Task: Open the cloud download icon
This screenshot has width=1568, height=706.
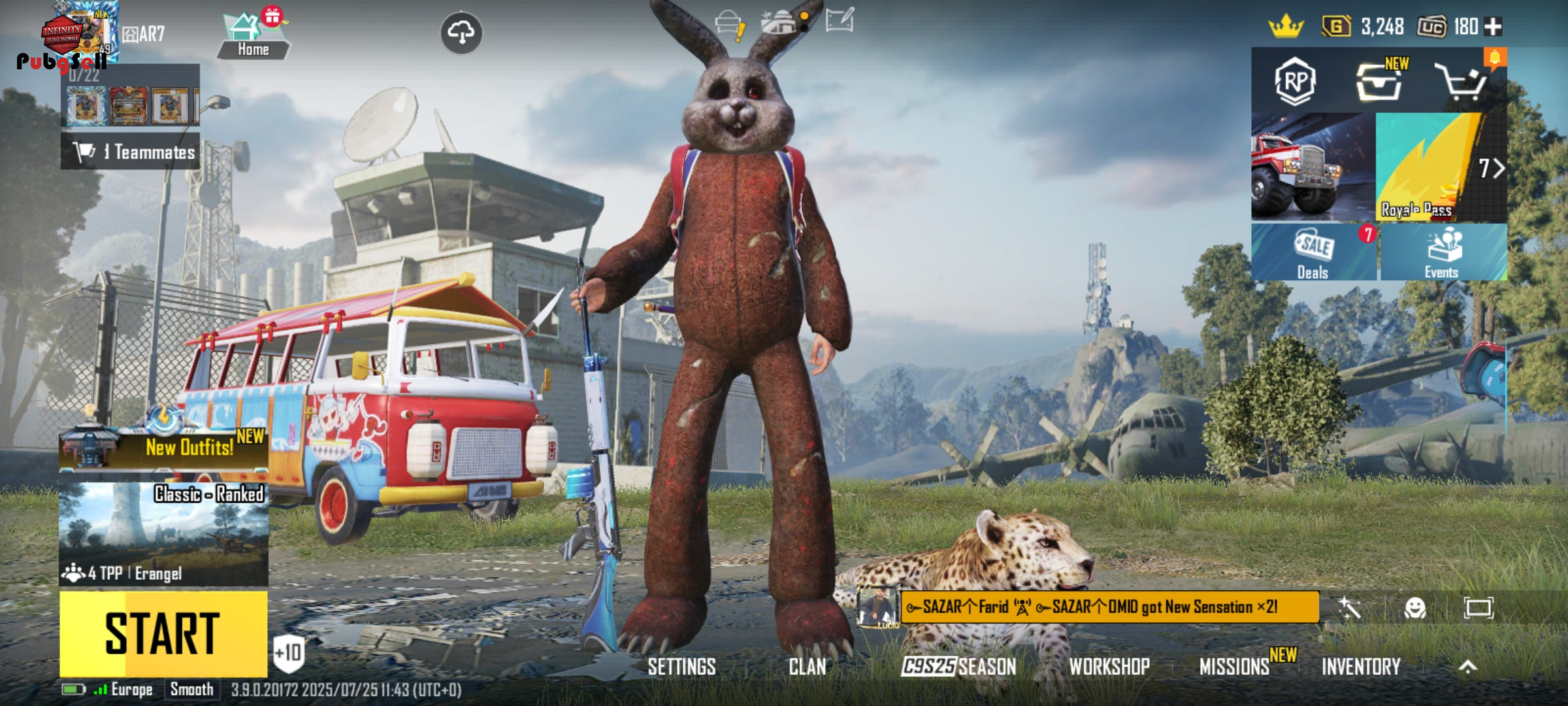Action: coord(461,33)
